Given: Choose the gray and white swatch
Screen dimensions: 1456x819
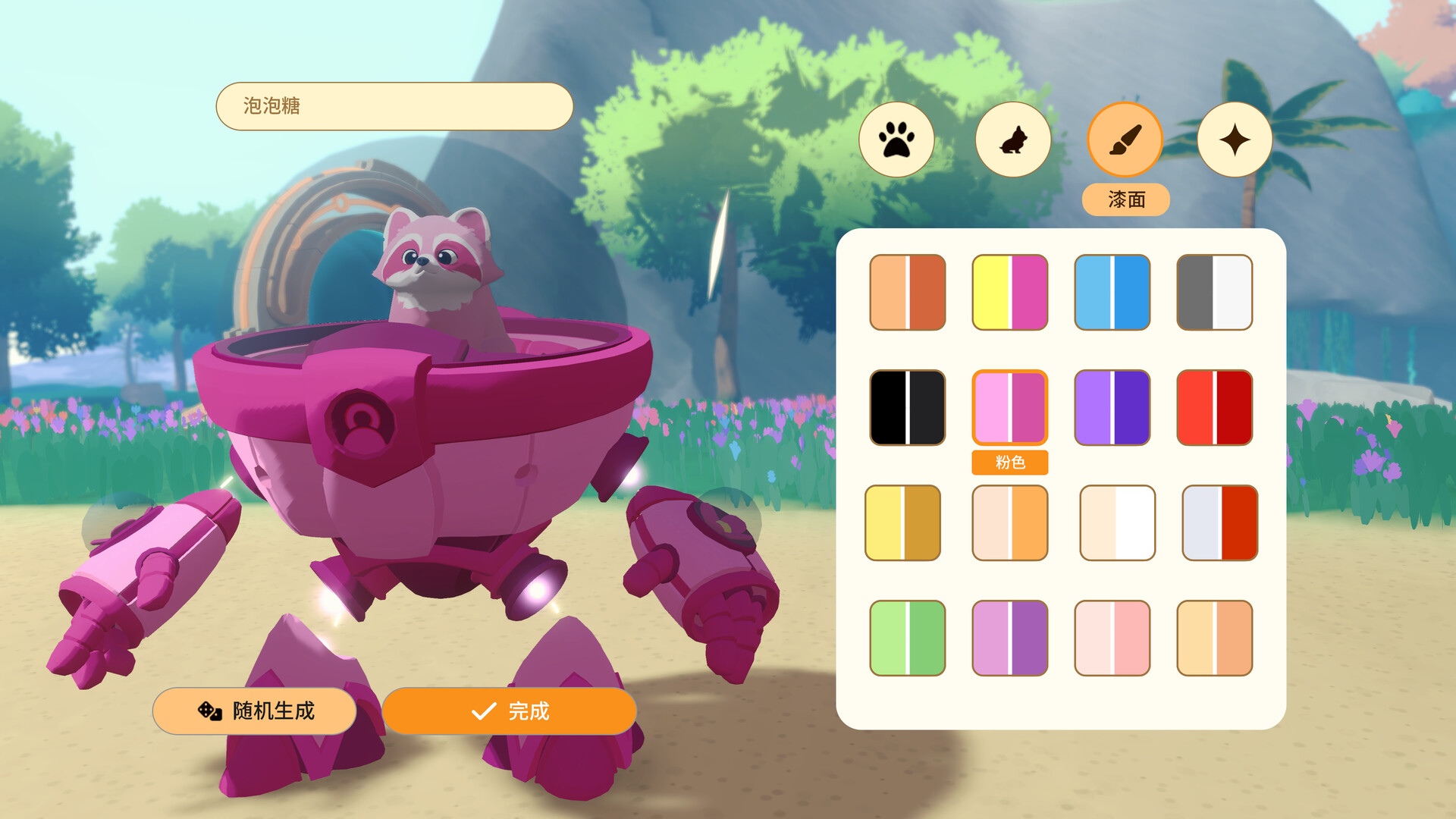Looking at the screenshot, I should 1214,291.
